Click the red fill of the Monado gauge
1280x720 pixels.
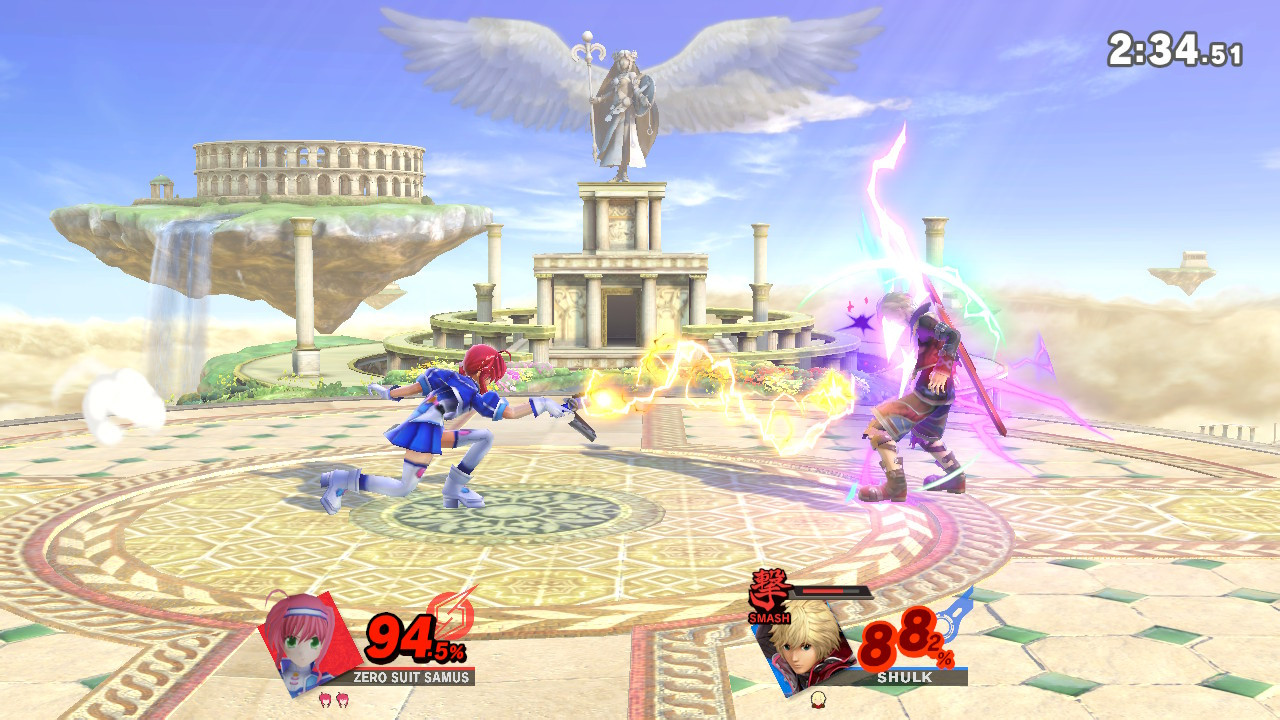click(822, 590)
